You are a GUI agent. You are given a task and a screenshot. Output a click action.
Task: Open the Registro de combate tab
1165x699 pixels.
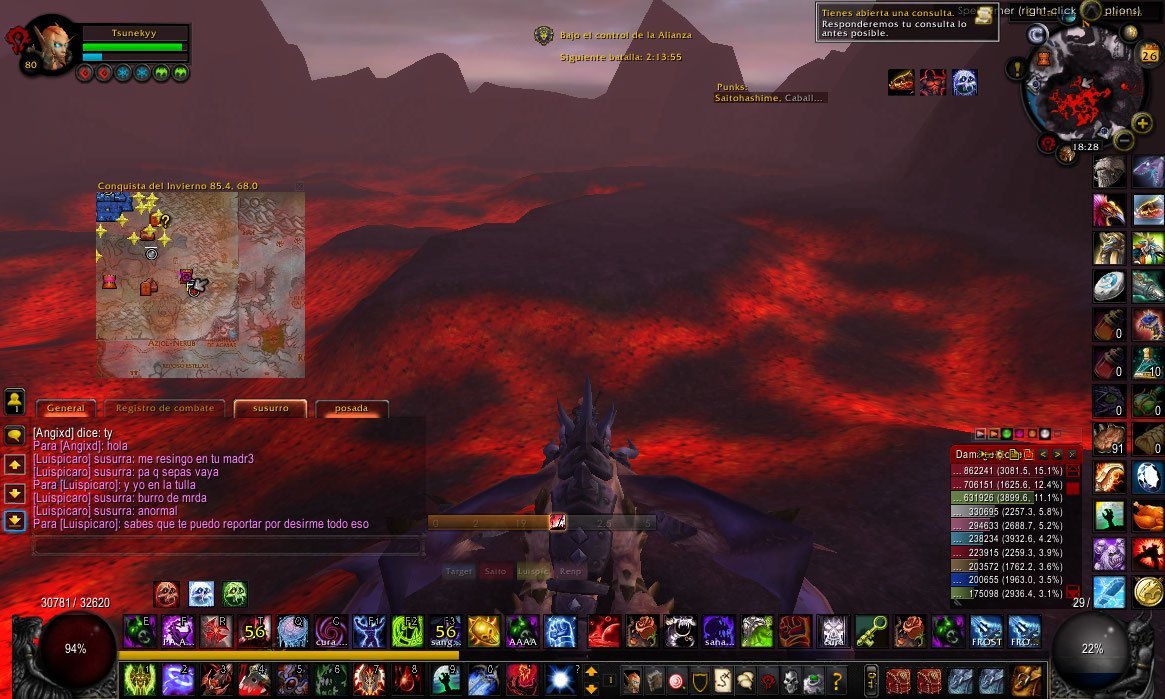tap(165, 408)
